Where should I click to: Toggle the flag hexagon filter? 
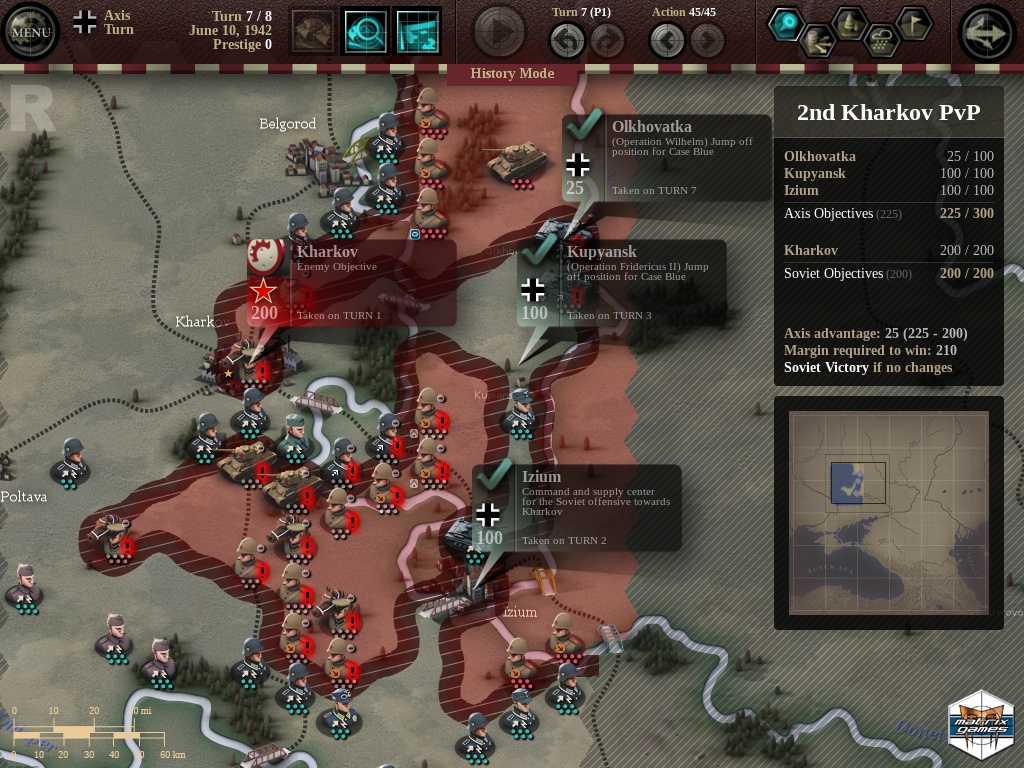[912, 23]
